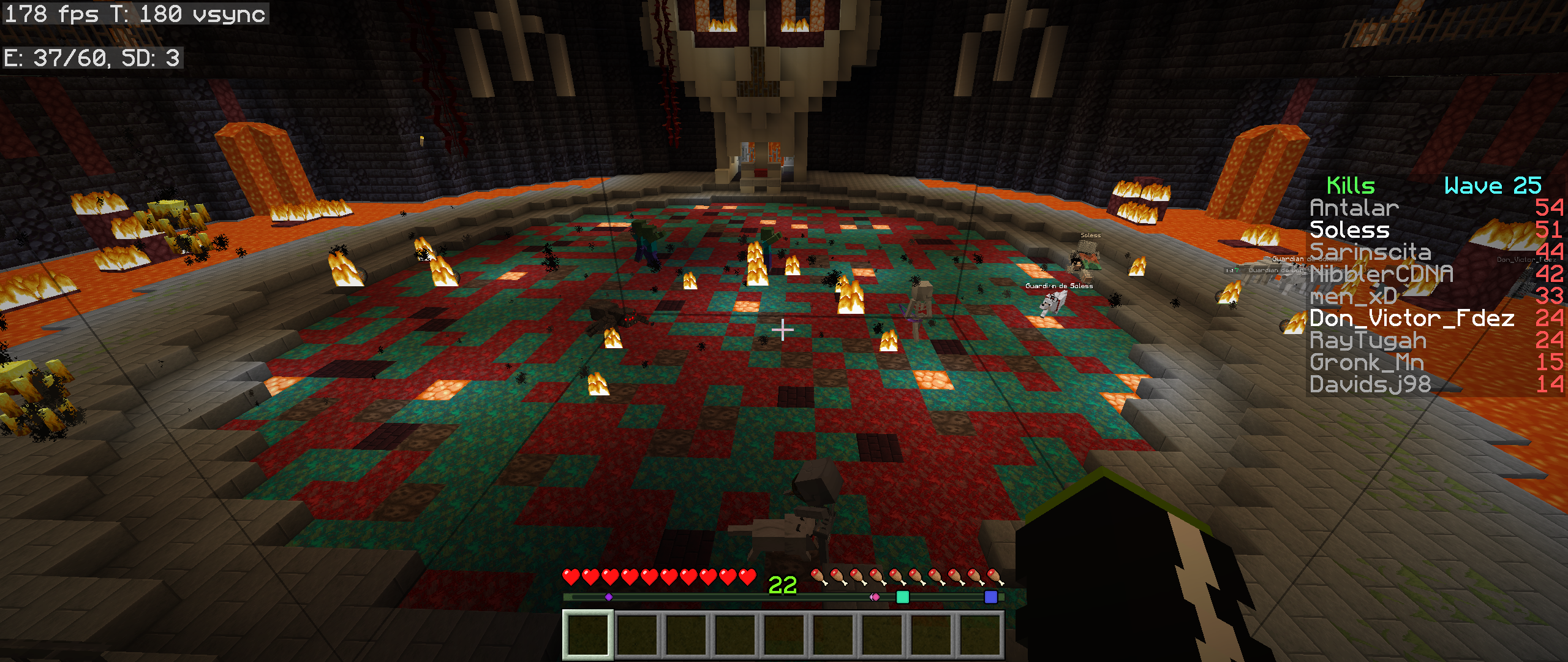Click the purple dot locator marker
Image resolution: width=1568 pixels, height=662 pixels.
608,597
